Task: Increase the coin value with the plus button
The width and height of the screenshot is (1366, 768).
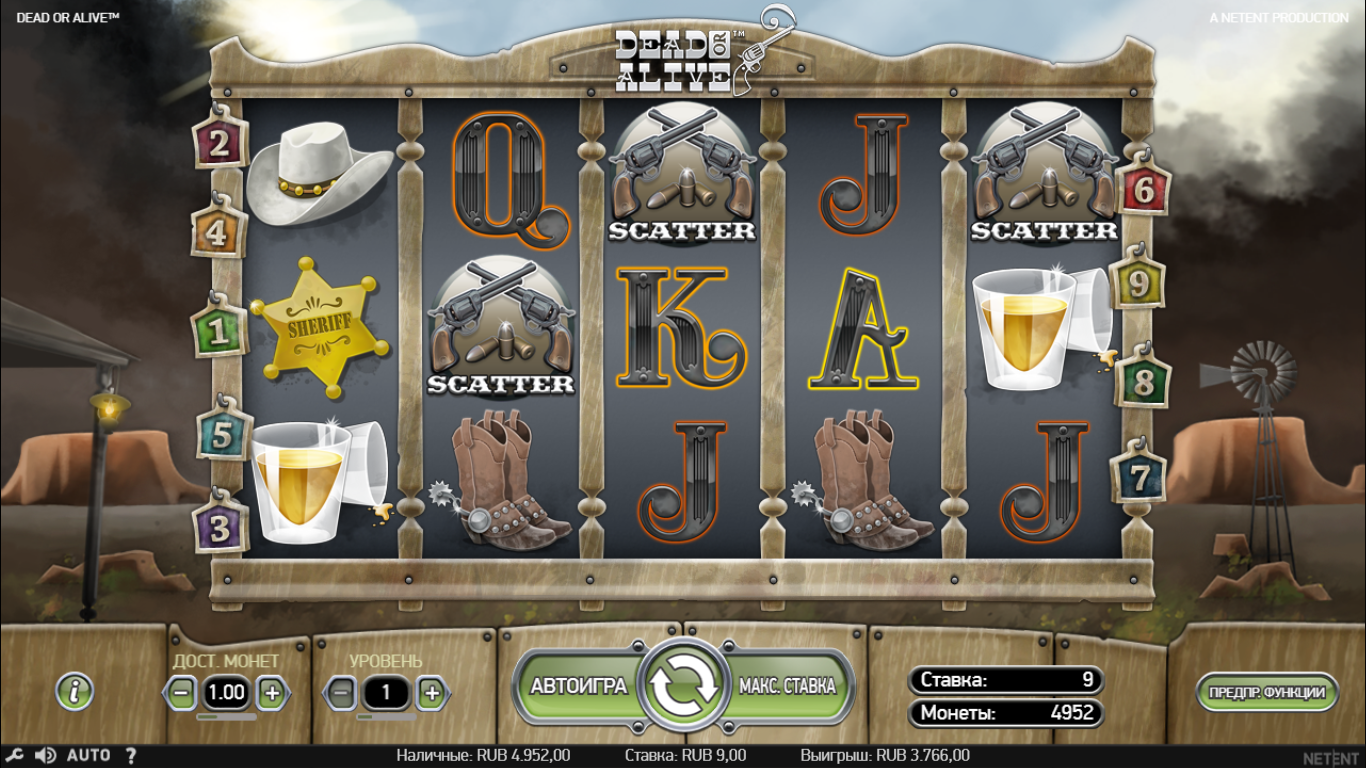Action: tap(272, 692)
